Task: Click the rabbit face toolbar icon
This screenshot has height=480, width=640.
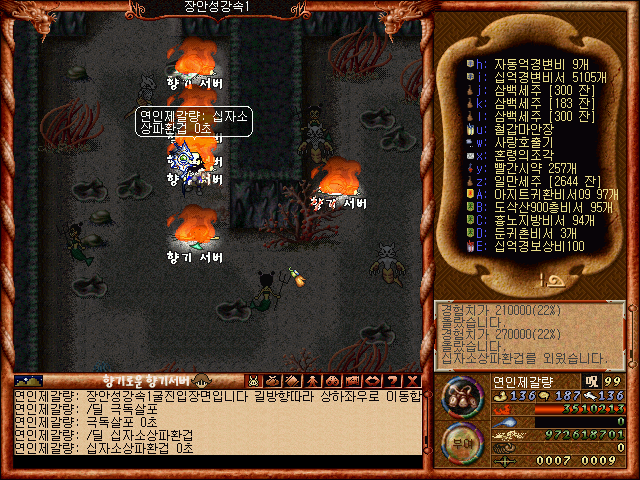Action: coord(254,380)
